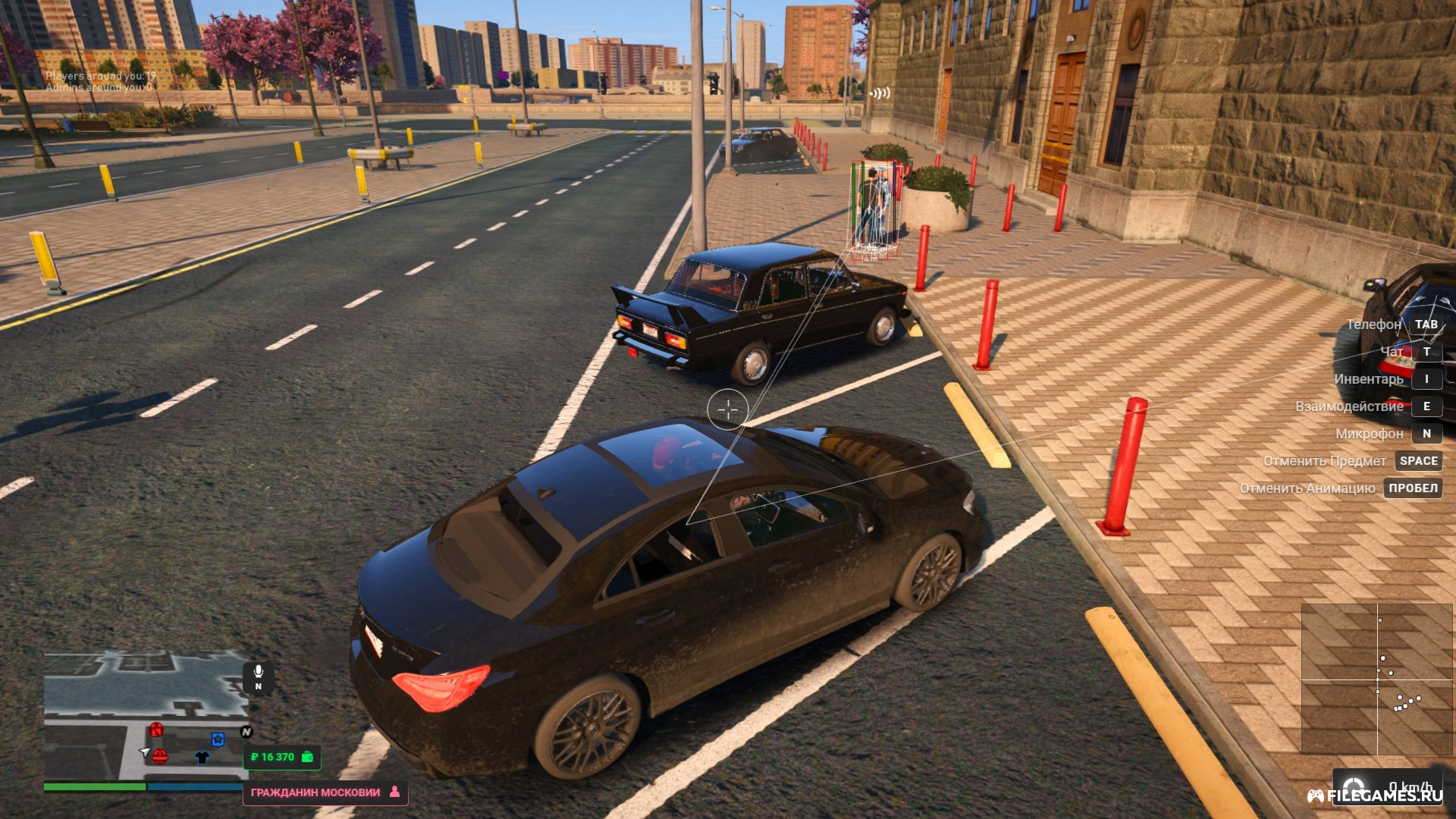Image resolution: width=1456 pixels, height=819 pixels.
Task: Click the voice range sound-wave indicator
Action: click(x=880, y=93)
